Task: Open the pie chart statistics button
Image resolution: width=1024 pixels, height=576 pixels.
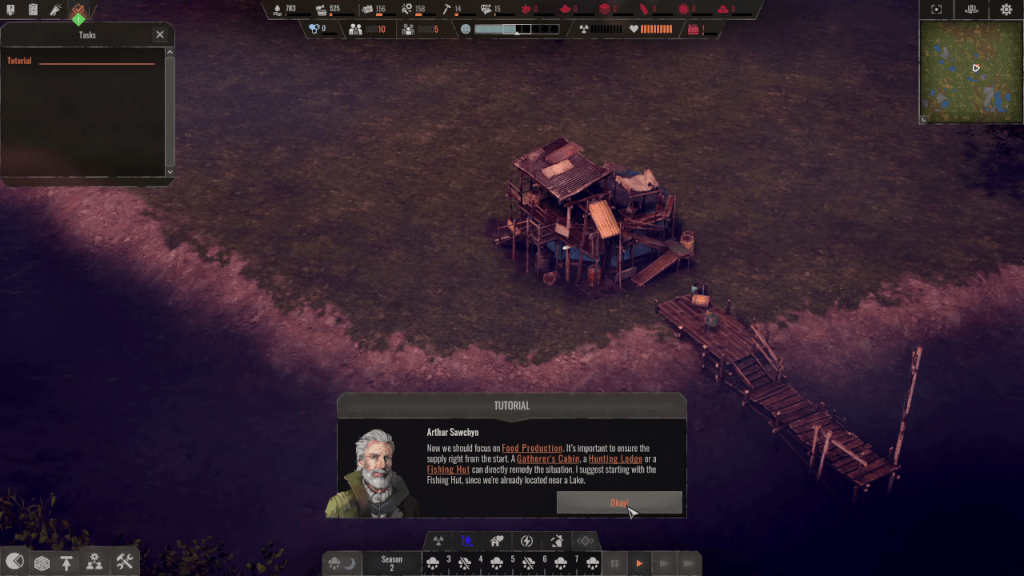Action: pos(15,562)
